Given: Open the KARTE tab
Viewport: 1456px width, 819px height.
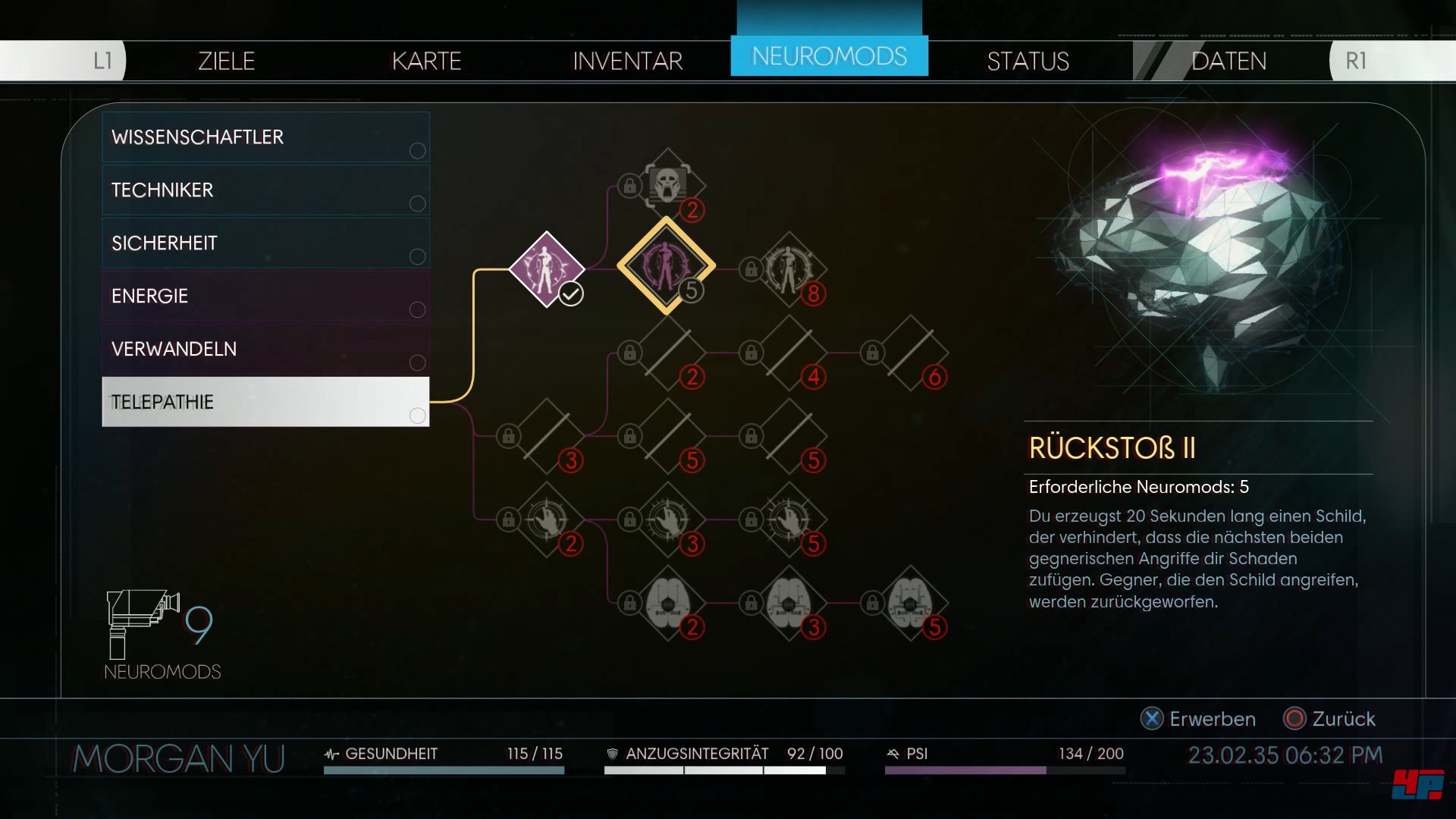Looking at the screenshot, I should click(426, 61).
